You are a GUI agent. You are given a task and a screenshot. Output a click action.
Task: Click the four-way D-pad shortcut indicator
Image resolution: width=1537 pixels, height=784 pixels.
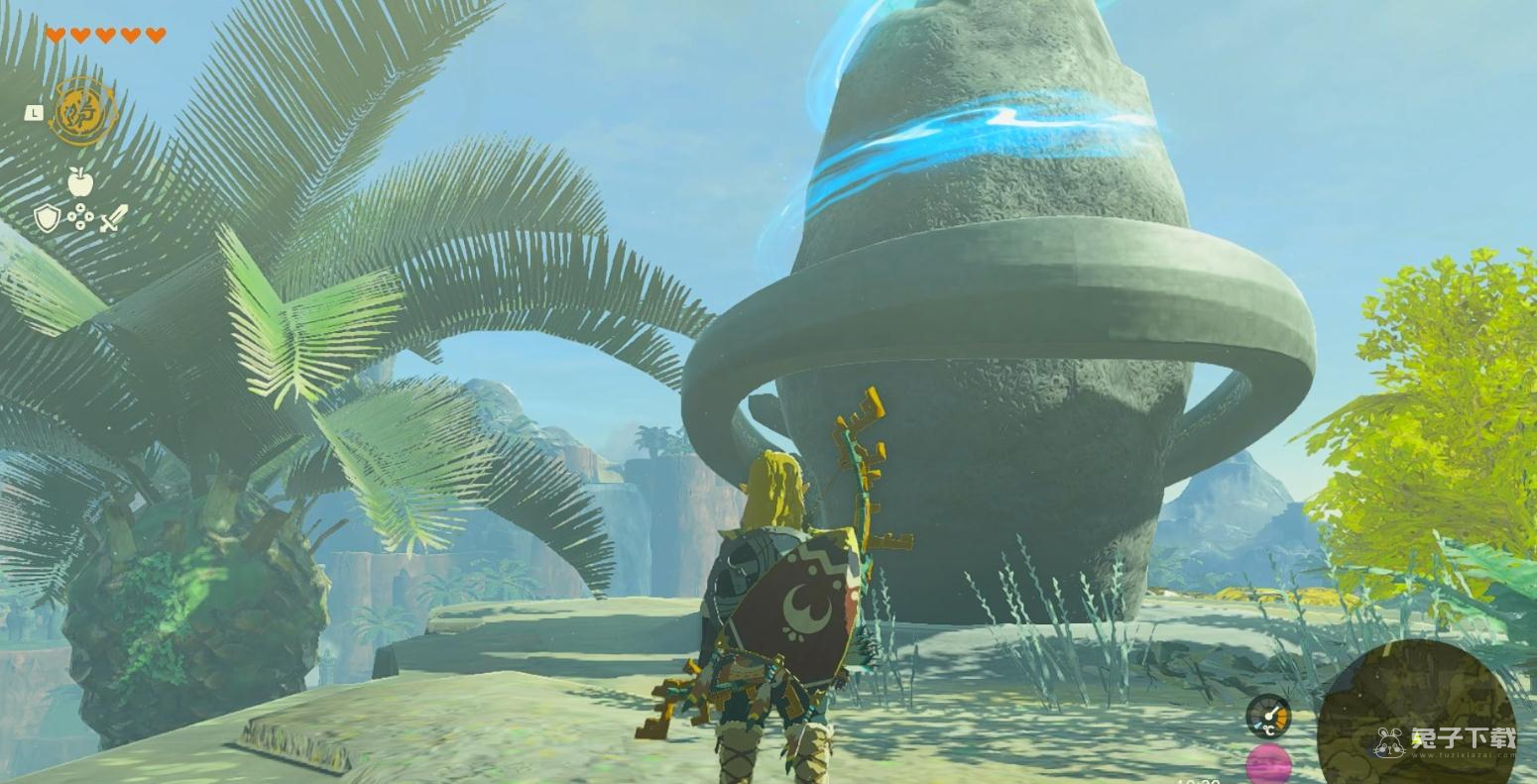(x=80, y=217)
